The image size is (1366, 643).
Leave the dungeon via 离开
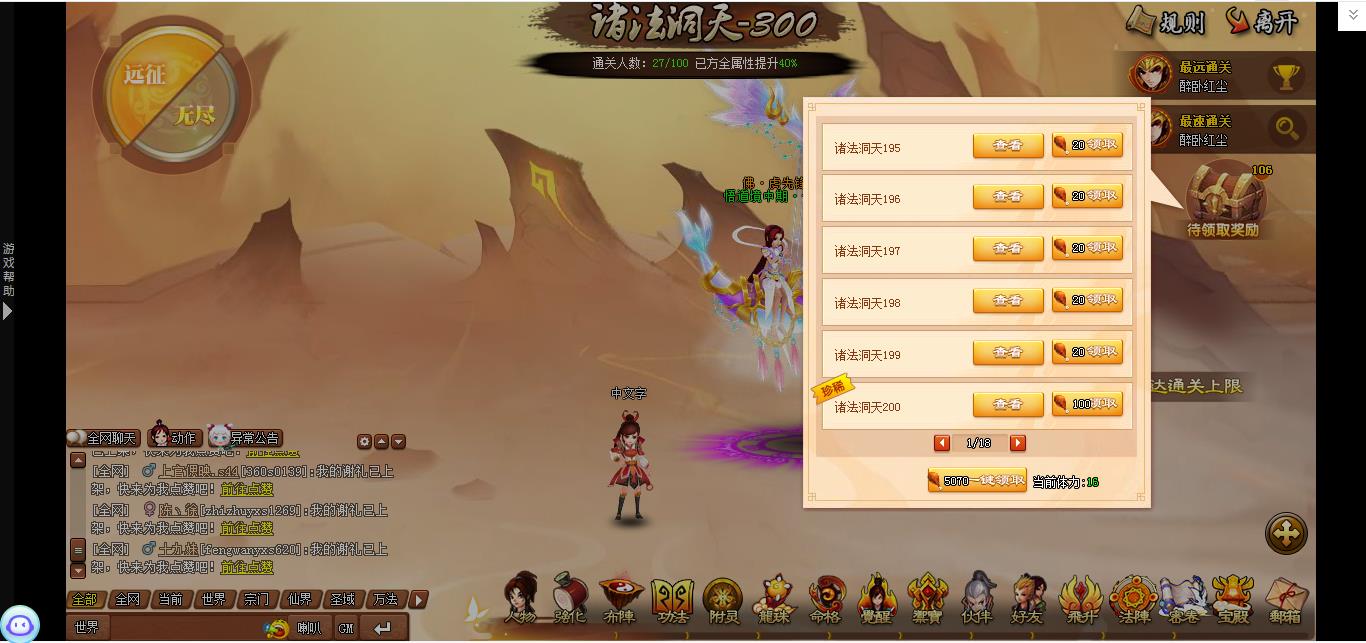point(1262,22)
